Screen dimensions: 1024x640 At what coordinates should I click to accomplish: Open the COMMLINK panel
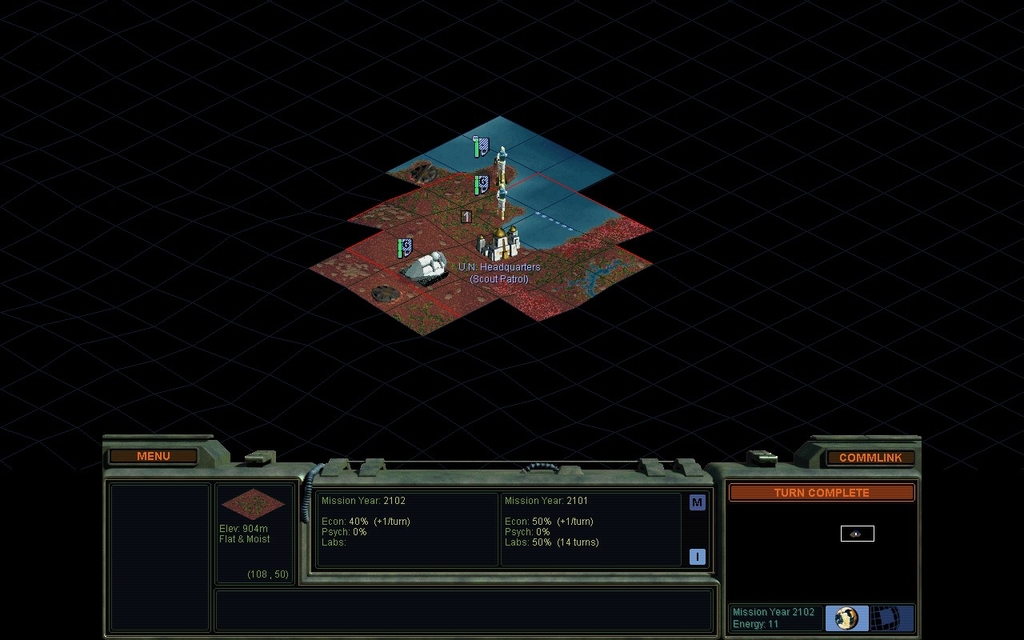point(870,458)
